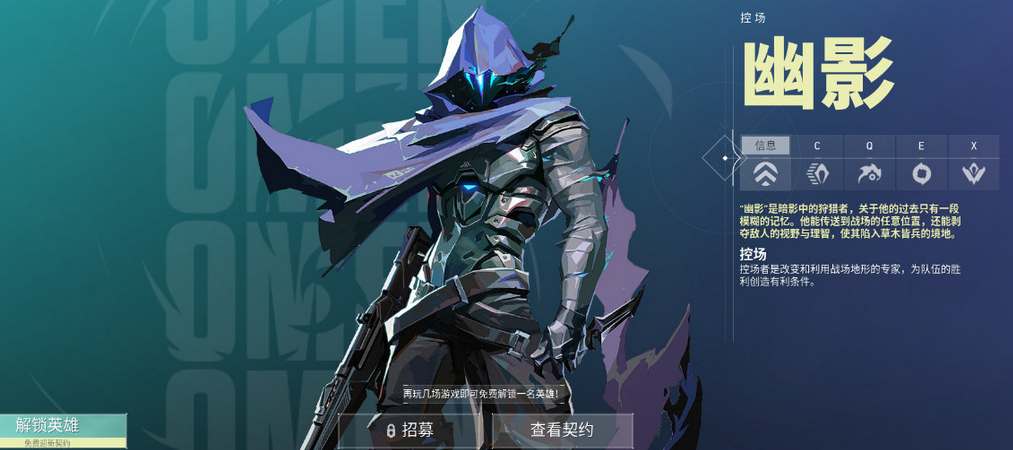Screen dimensions: 1013x450
Task: Click the 招募 recruit button
Action: click(x=410, y=430)
